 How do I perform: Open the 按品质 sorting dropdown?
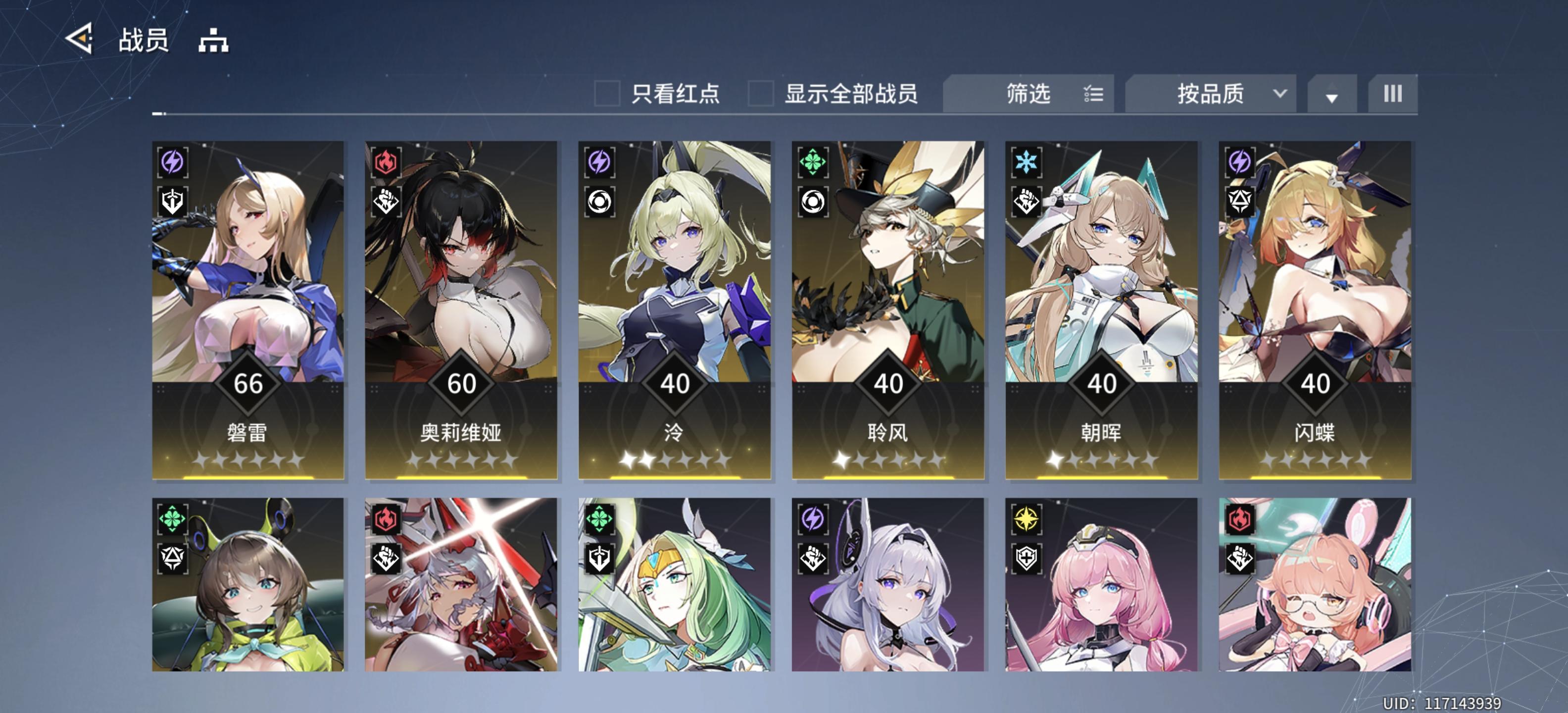pos(1211,93)
